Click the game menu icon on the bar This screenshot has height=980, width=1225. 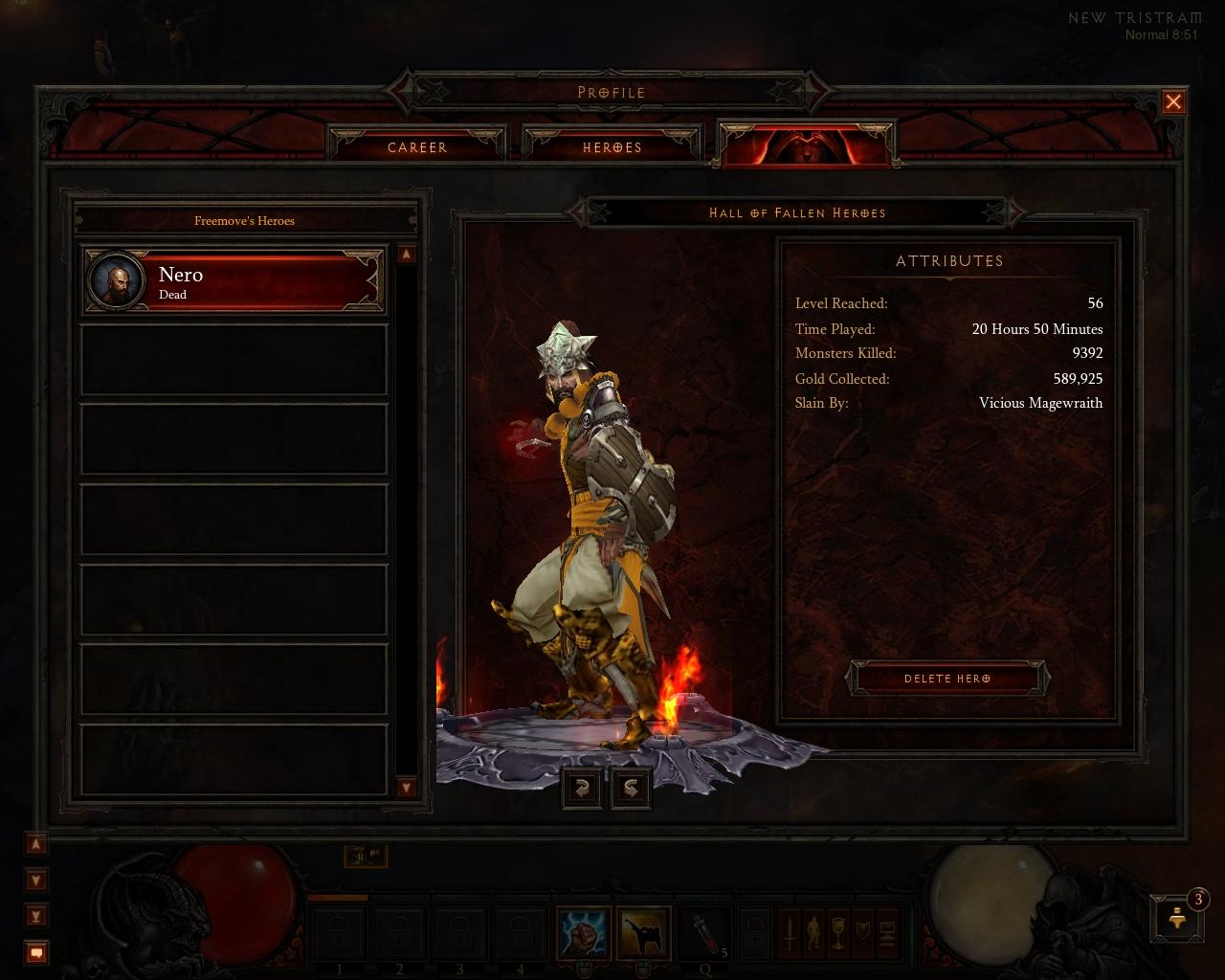[x=887, y=933]
